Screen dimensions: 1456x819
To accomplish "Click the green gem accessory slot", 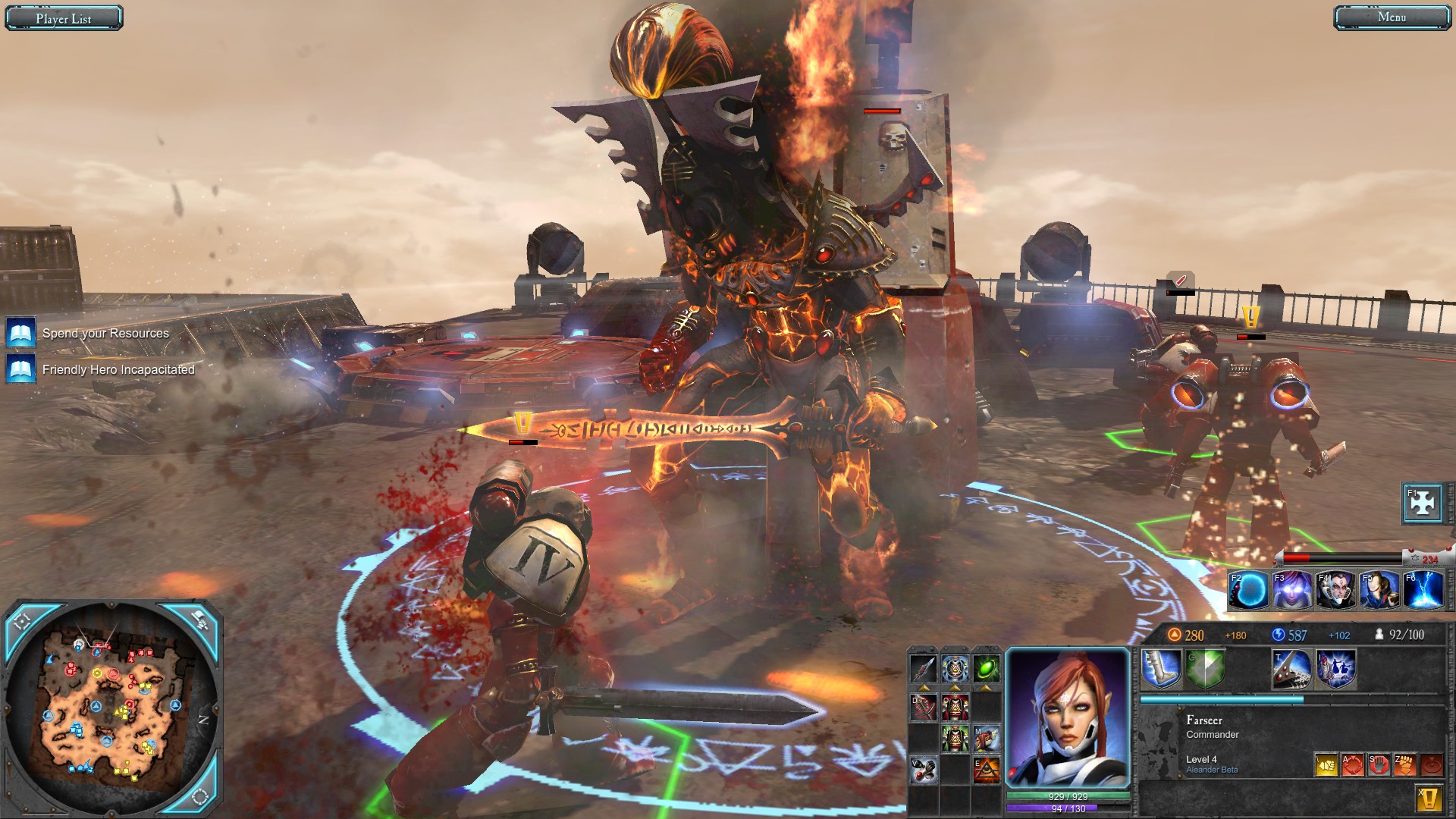I will (986, 669).
